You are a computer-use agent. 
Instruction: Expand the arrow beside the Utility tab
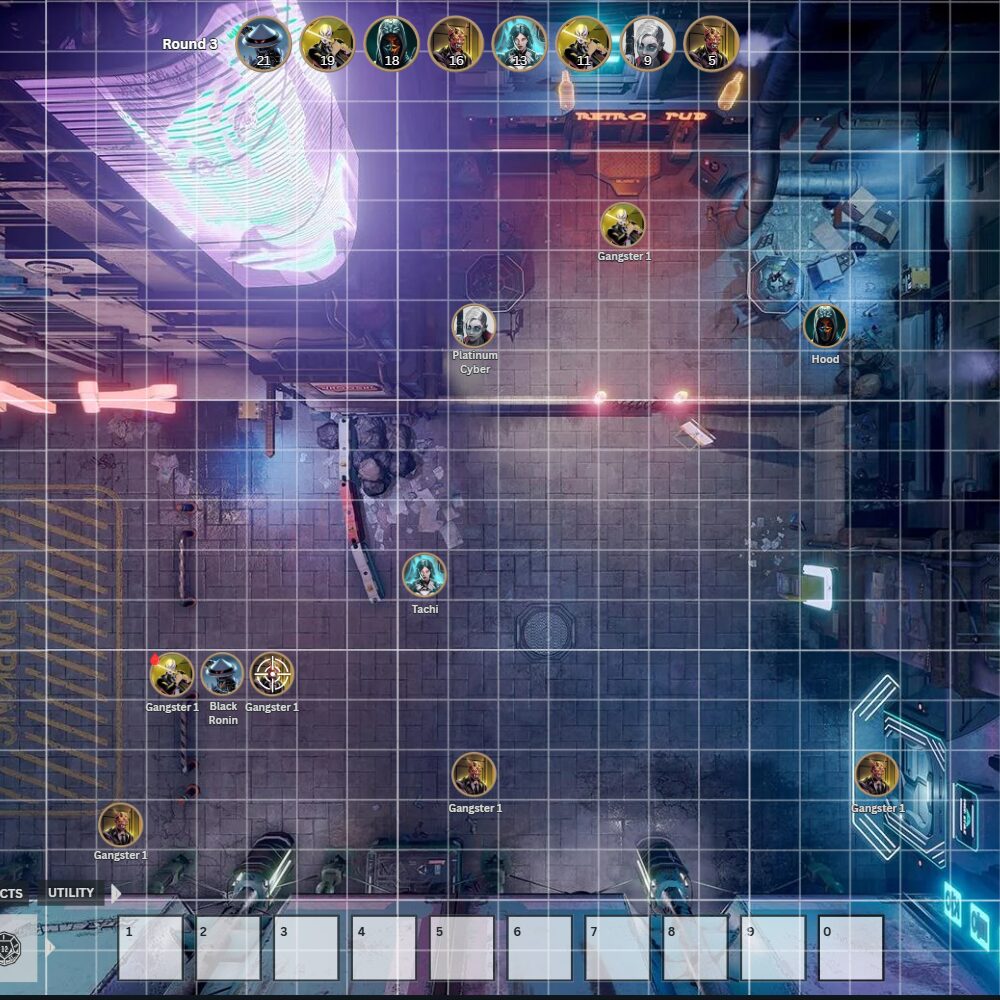pos(115,893)
